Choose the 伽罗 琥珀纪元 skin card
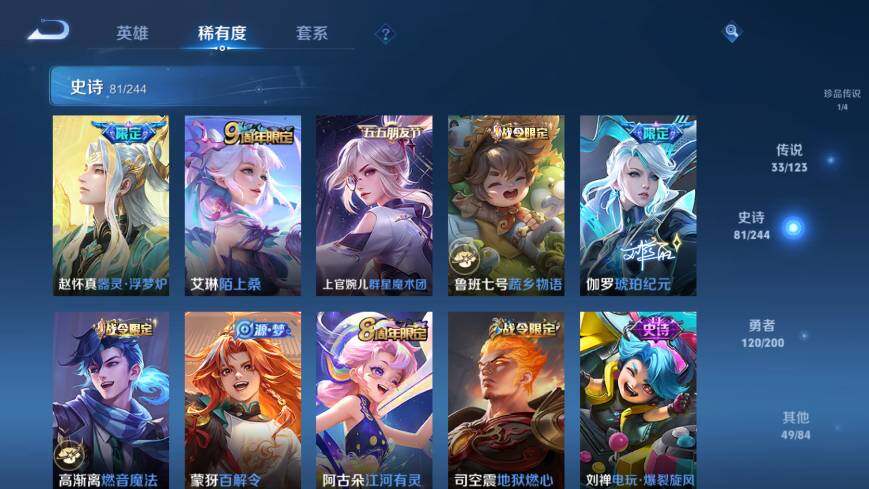The height and width of the screenshot is (489, 869). (638, 205)
